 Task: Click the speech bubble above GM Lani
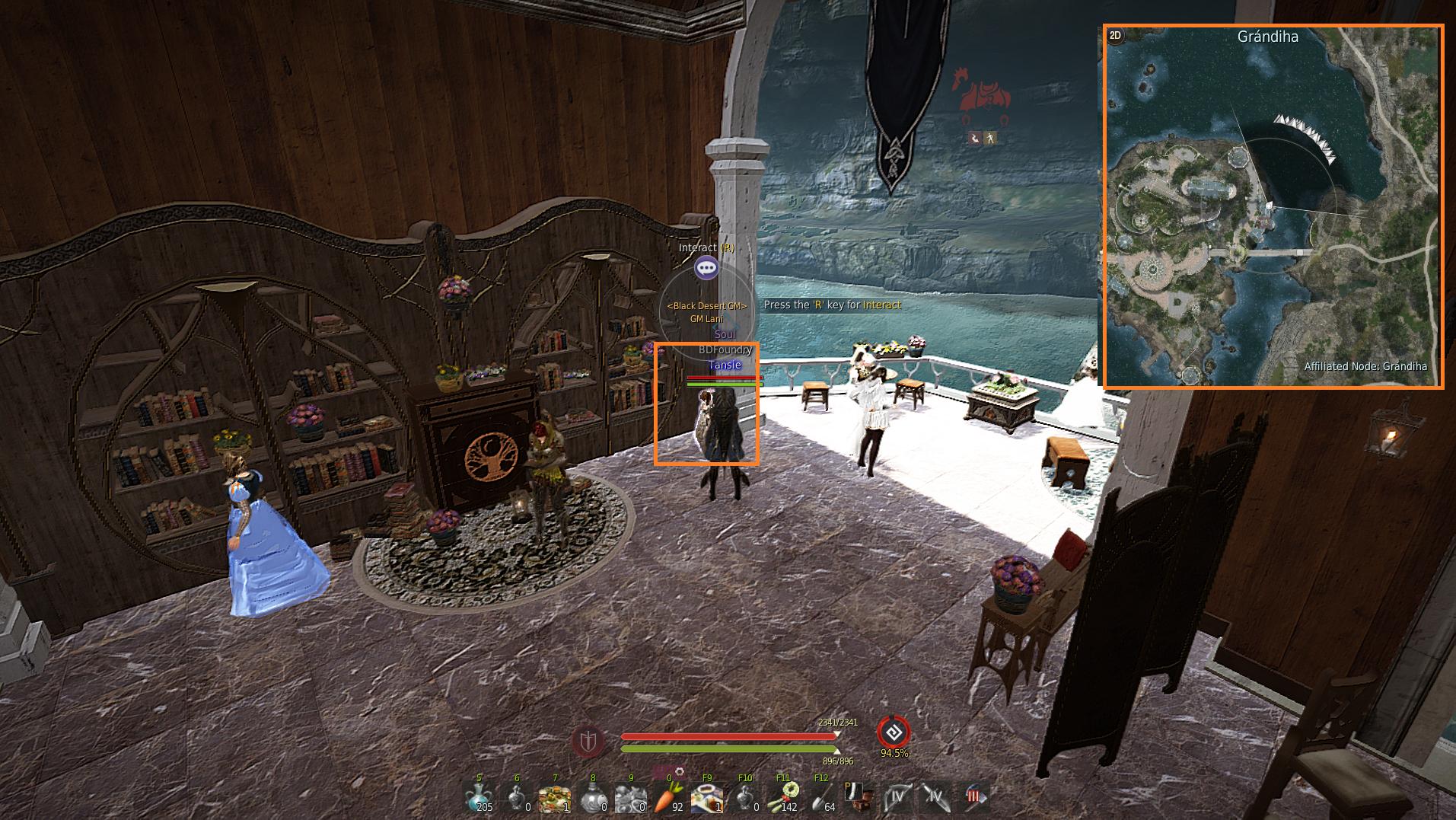707,267
